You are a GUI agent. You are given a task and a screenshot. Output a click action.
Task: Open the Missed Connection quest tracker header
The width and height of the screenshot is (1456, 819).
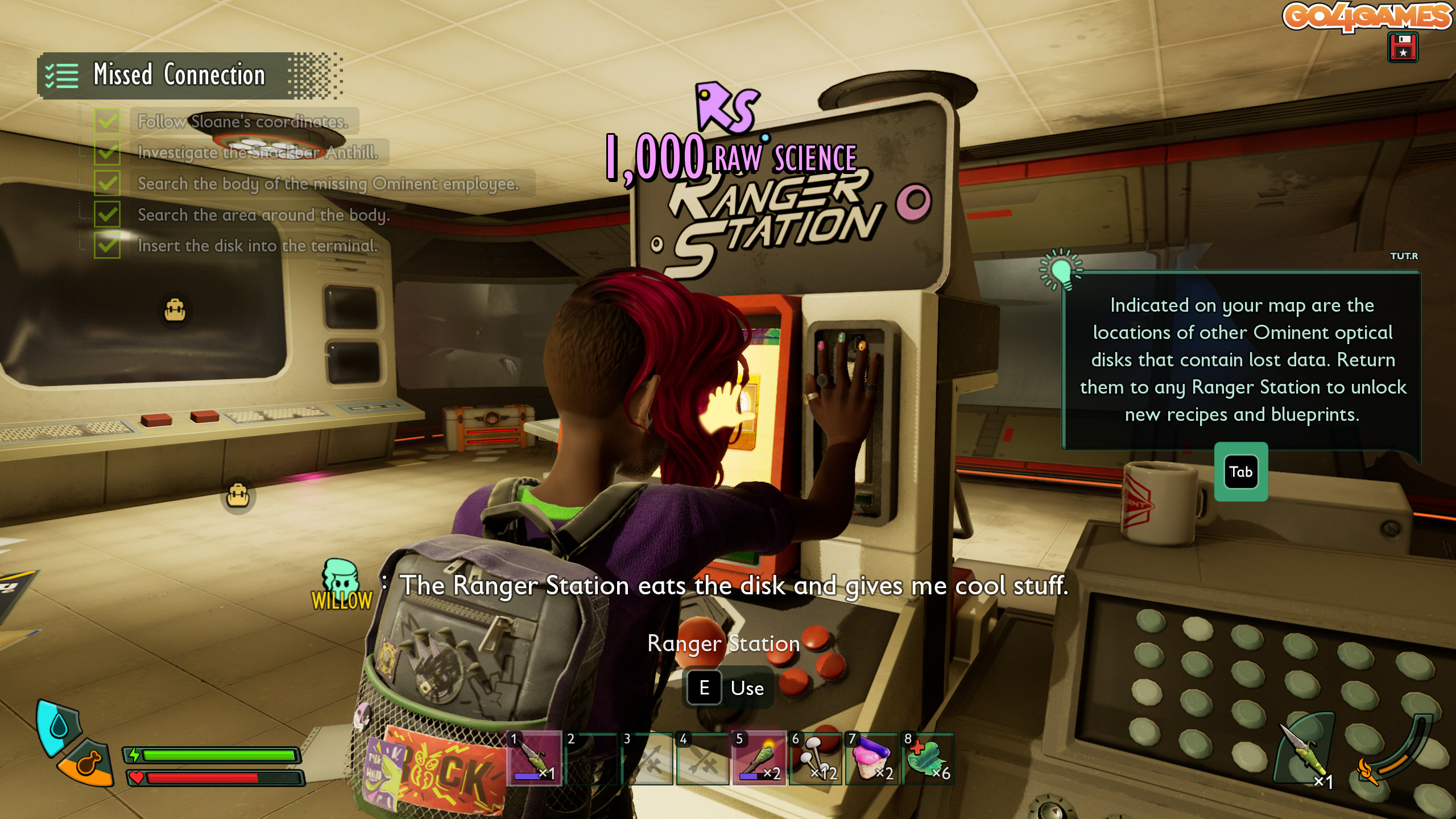[179, 75]
